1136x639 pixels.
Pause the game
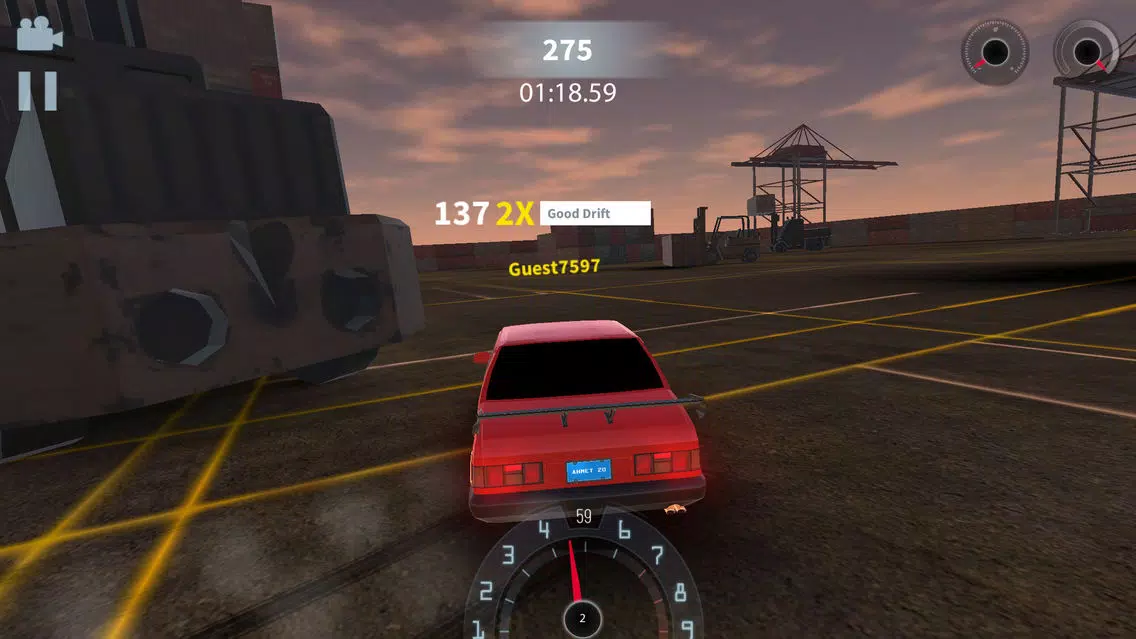coord(38,91)
